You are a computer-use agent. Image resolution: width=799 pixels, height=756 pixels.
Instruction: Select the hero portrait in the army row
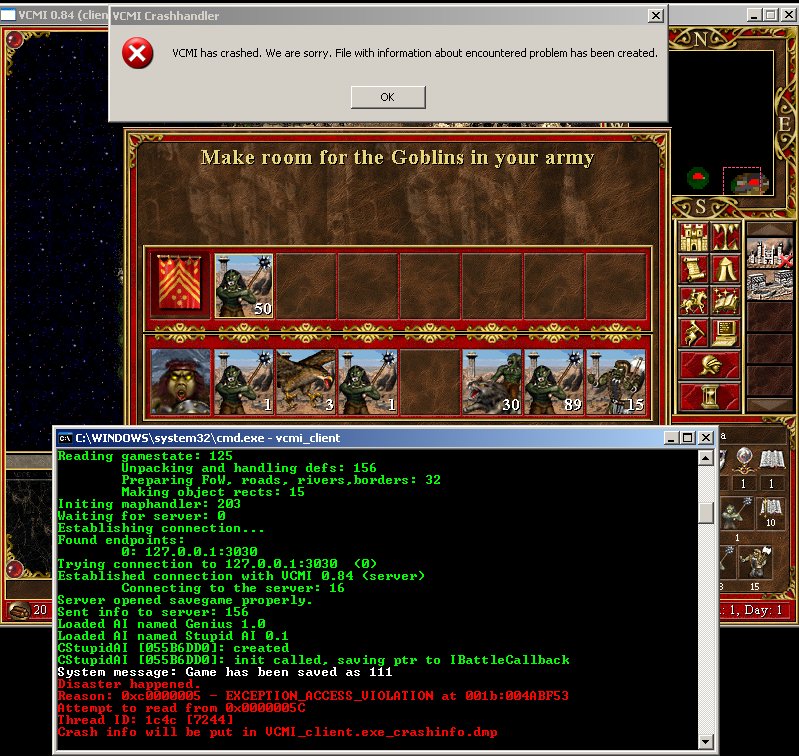(181, 380)
